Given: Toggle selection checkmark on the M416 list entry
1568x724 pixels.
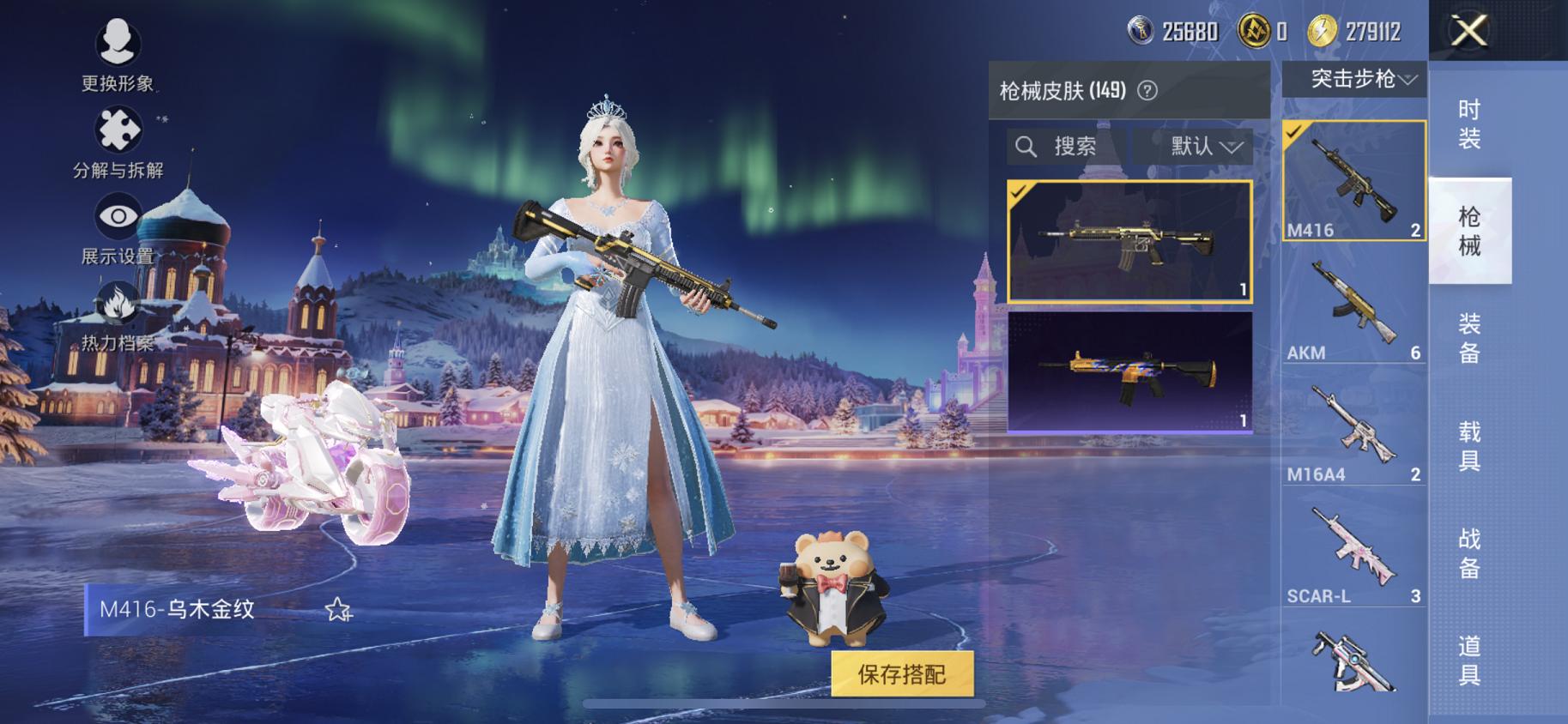Looking at the screenshot, I should point(1293,133).
